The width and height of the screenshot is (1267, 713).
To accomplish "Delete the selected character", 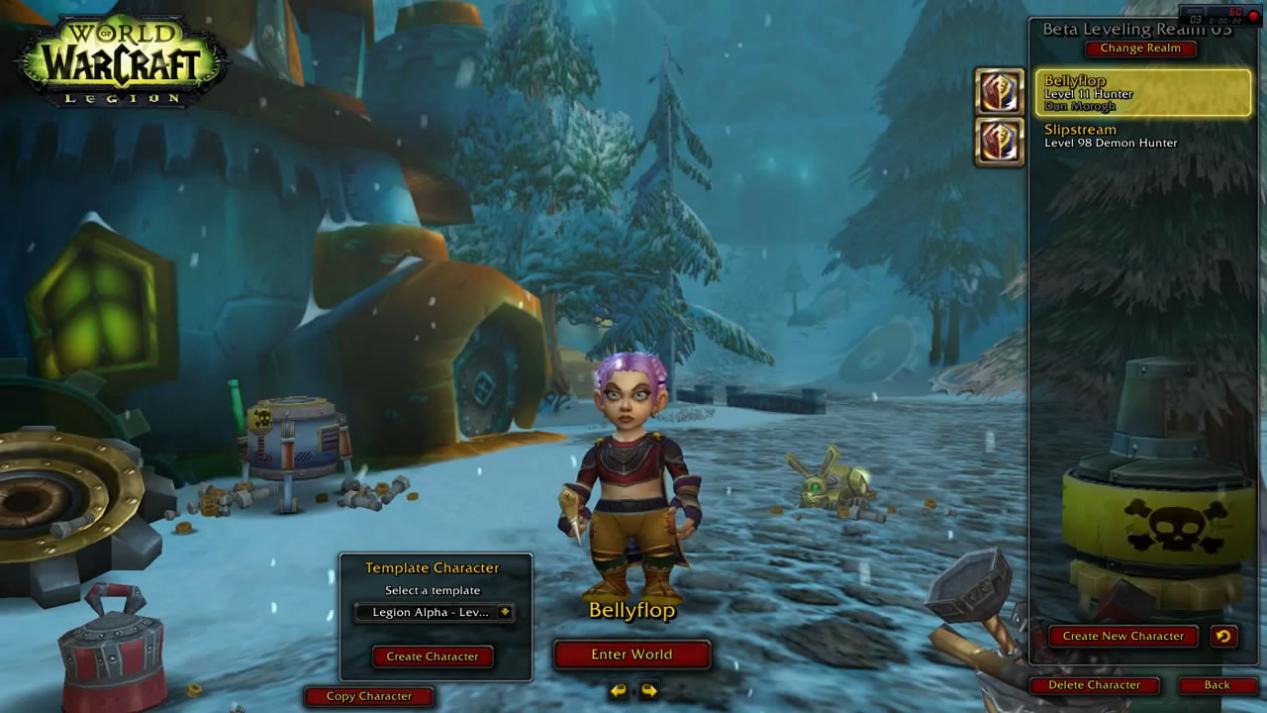I will click(x=1094, y=685).
